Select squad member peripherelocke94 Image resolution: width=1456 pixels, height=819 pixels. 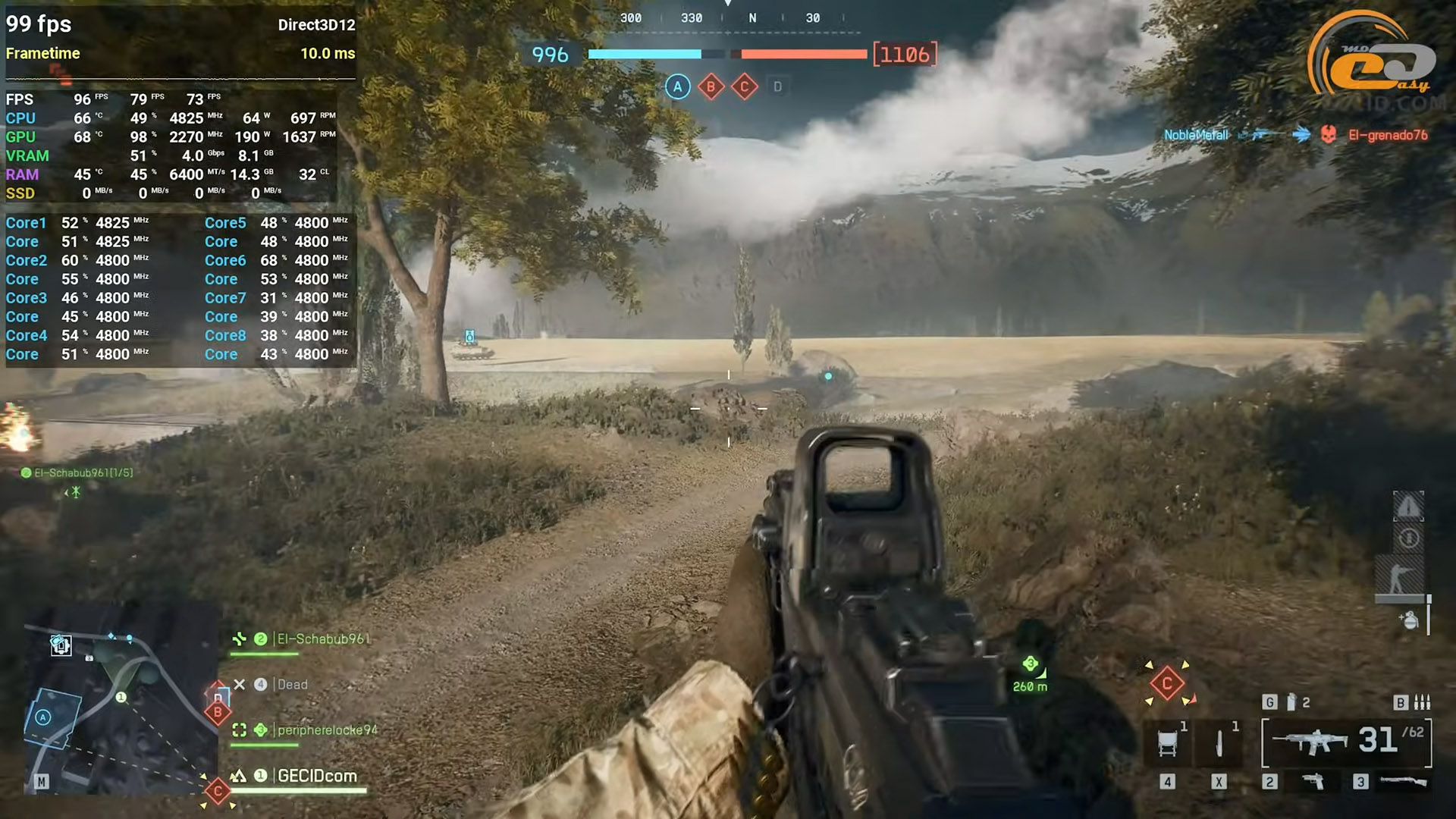tap(326, 730)
